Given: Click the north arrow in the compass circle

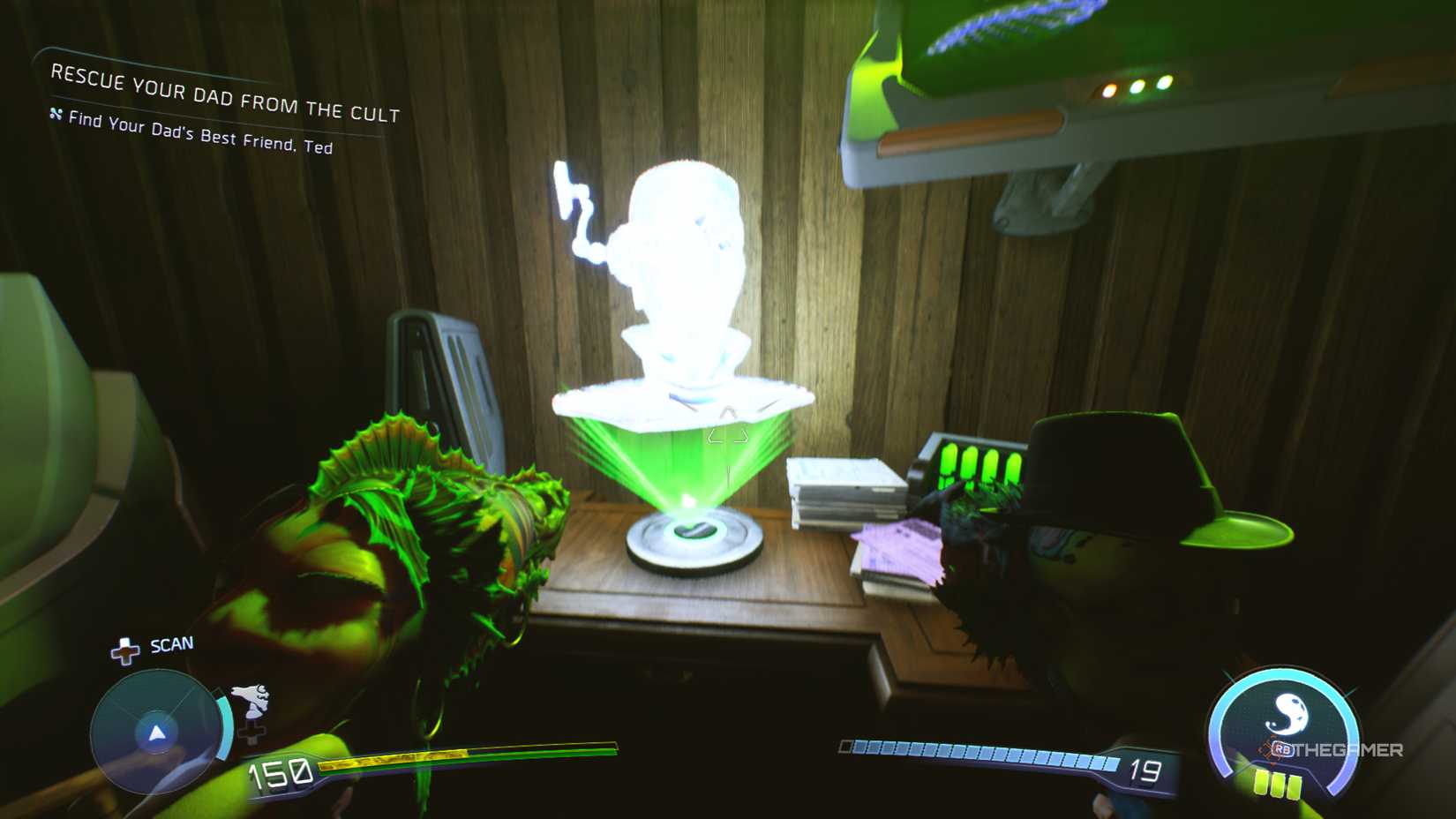Looking at the screenshot, I should pos(158,733).
